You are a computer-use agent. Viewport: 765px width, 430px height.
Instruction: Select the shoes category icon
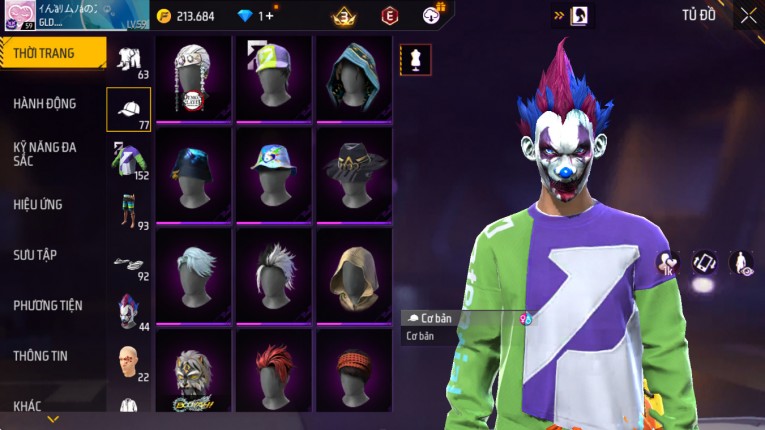click(x=128, y=262)
